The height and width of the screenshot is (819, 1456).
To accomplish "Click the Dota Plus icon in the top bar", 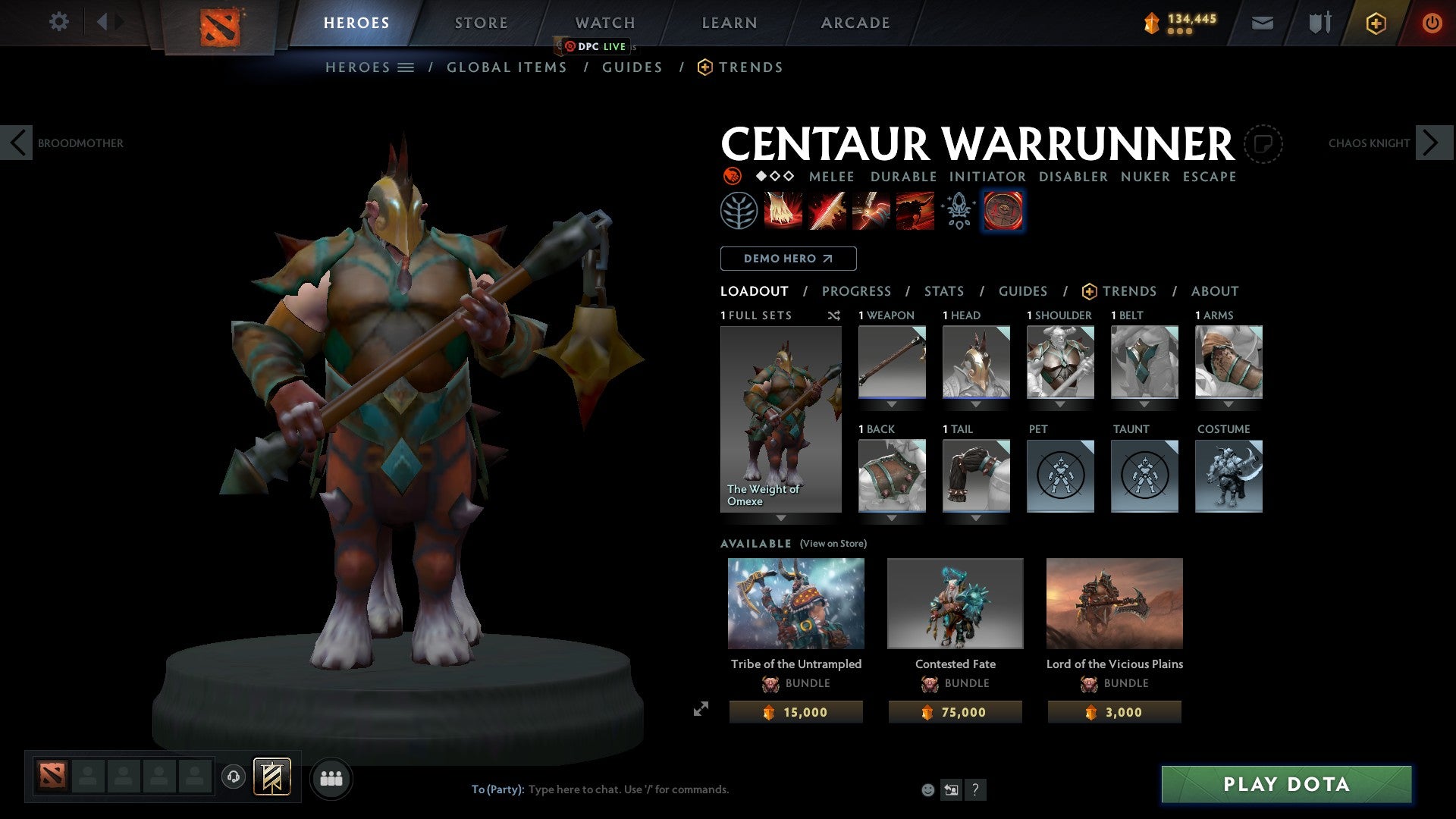I will click(x=1375, y=23).
